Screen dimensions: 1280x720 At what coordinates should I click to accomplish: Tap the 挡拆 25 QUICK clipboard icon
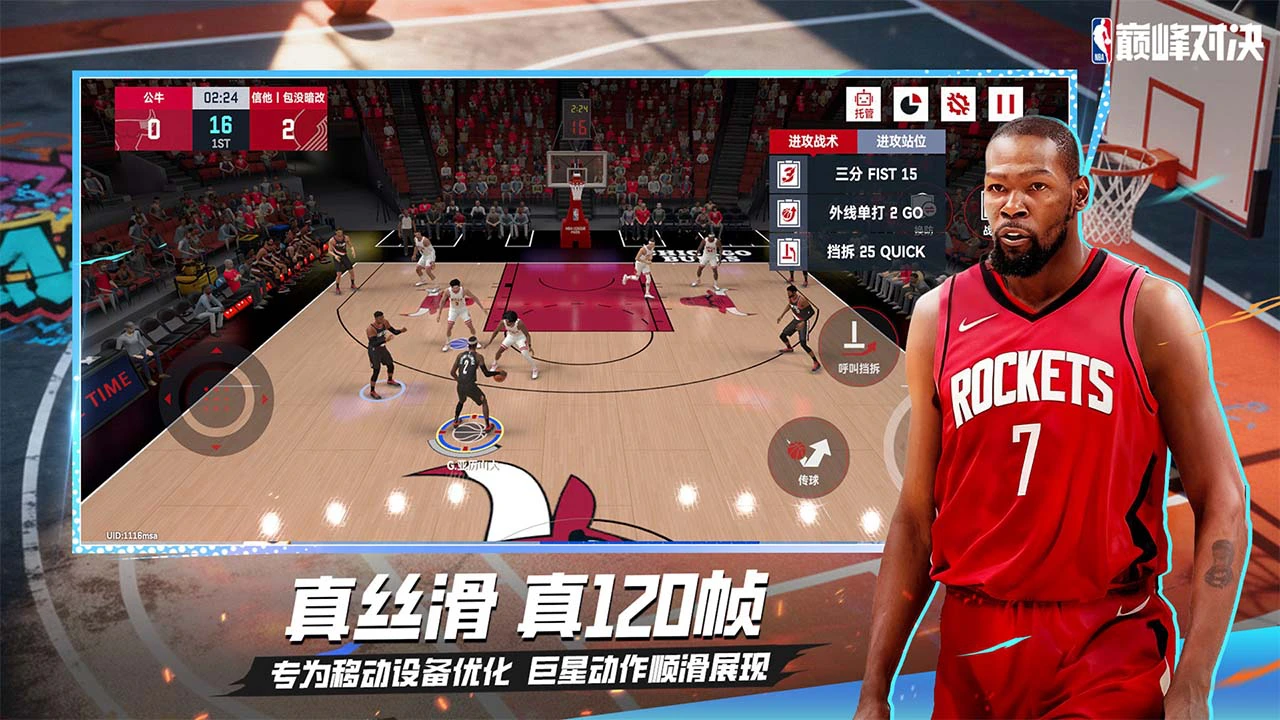788,251
